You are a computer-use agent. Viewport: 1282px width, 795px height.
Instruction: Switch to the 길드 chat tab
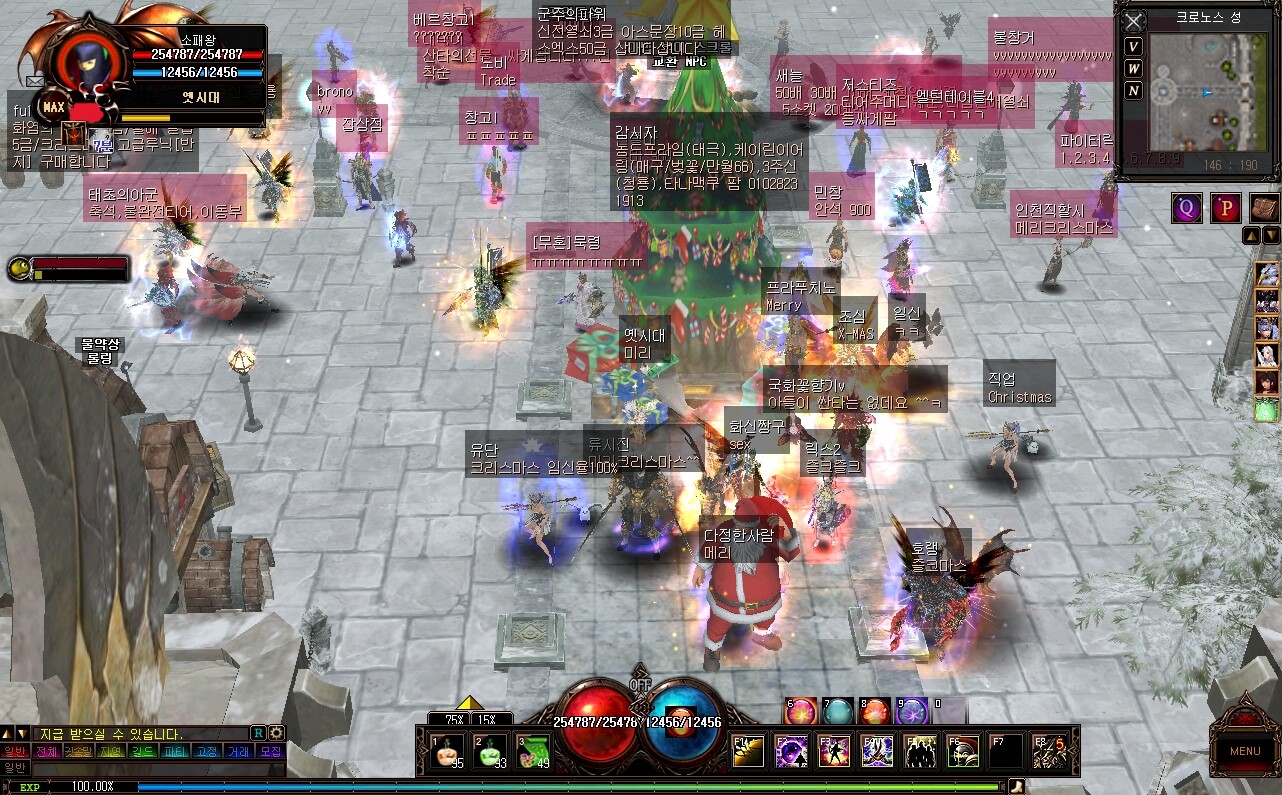coord(144,751)
